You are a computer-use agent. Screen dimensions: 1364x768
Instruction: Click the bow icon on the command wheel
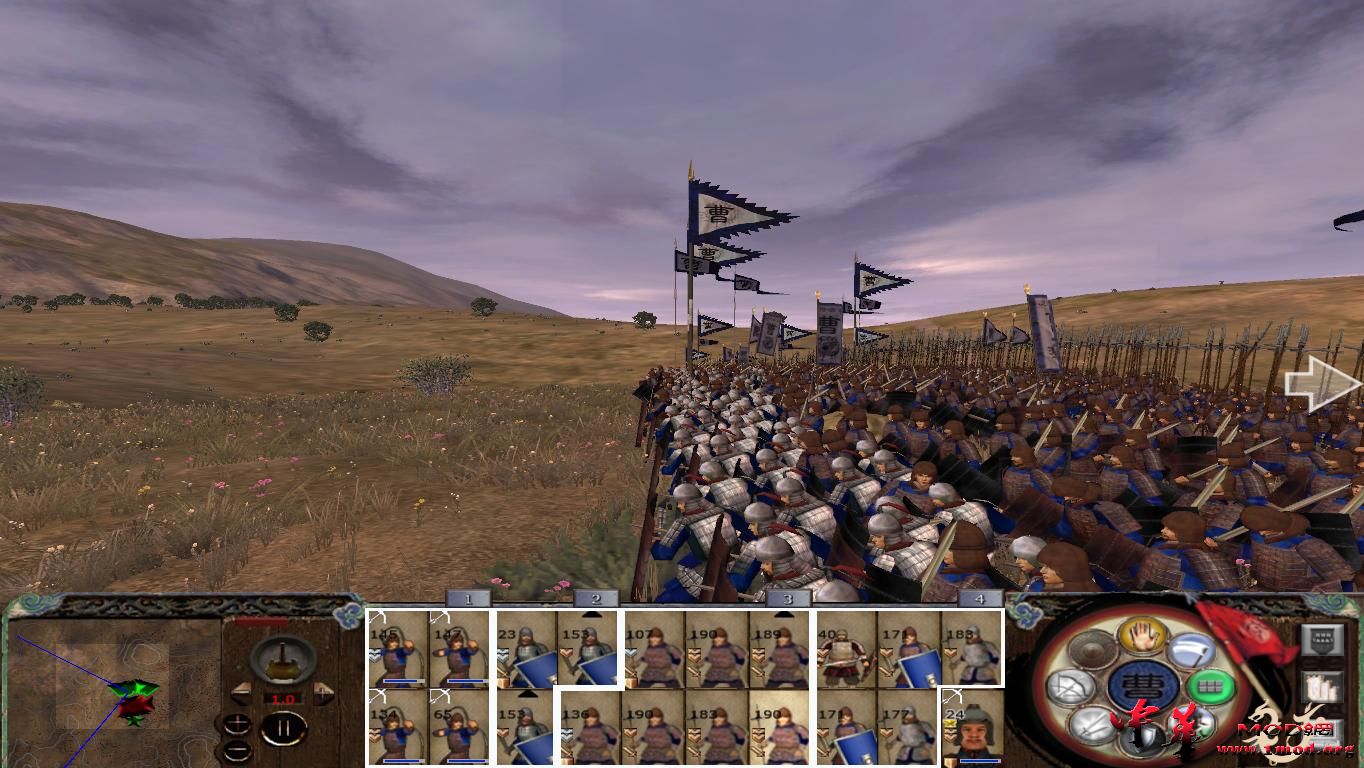click(x=1071, y=685)
